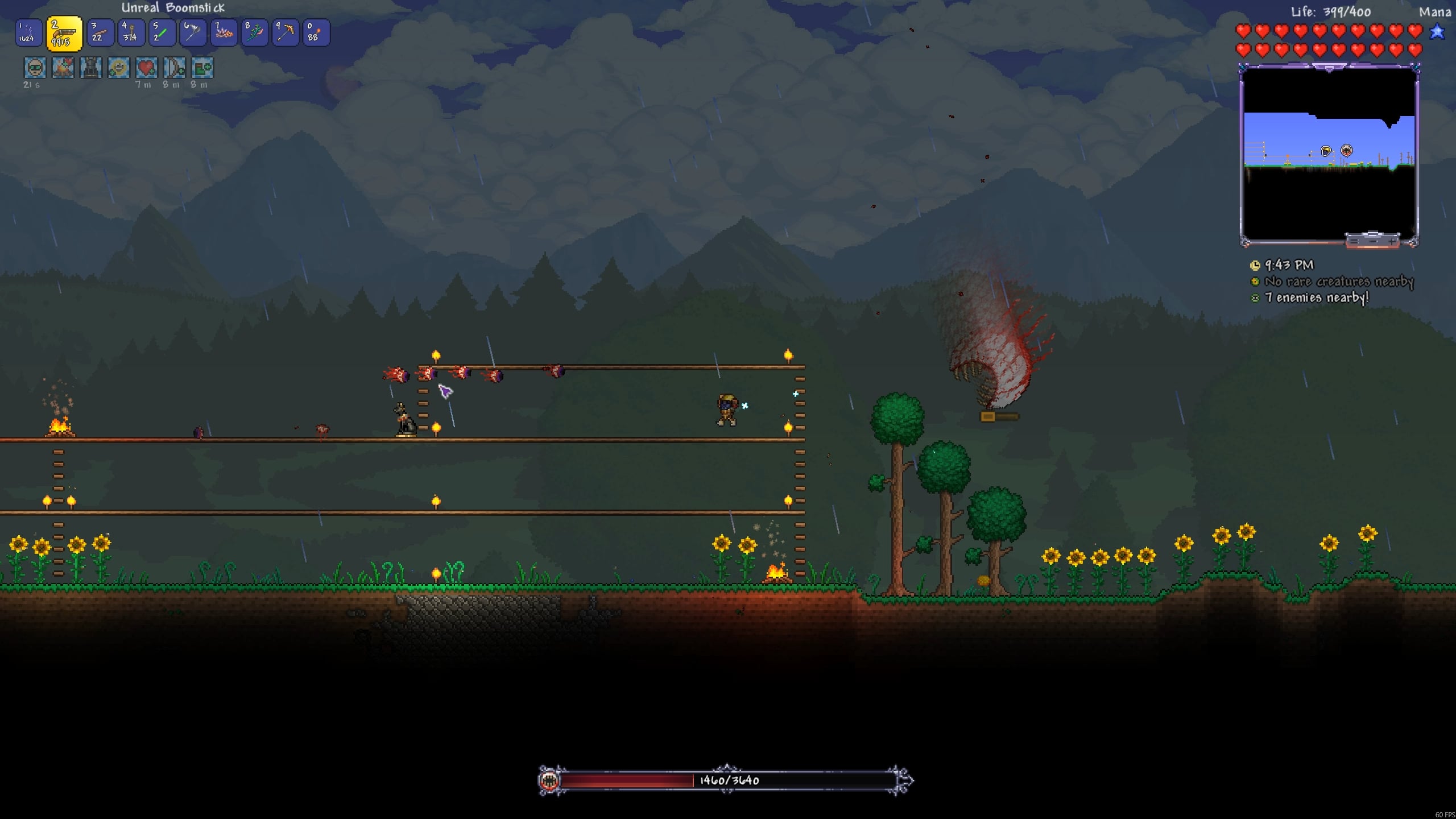Choose the green thorny vine staff slot
Image resolution: width=1456 pixels, height=819 pixels.
point(254,33)
